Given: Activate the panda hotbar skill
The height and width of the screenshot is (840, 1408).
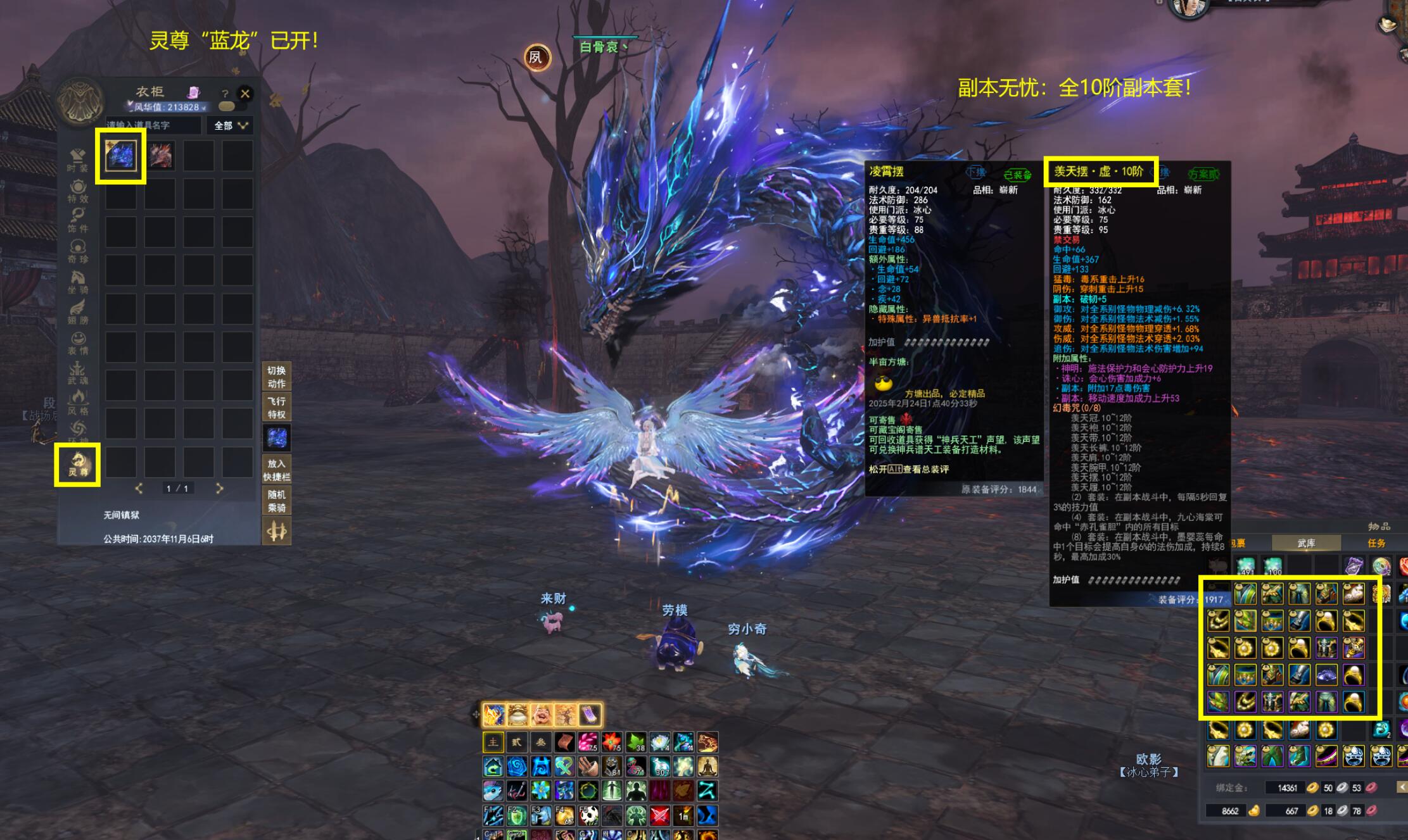Looking at the screenshot, I should tap(589, 816).
